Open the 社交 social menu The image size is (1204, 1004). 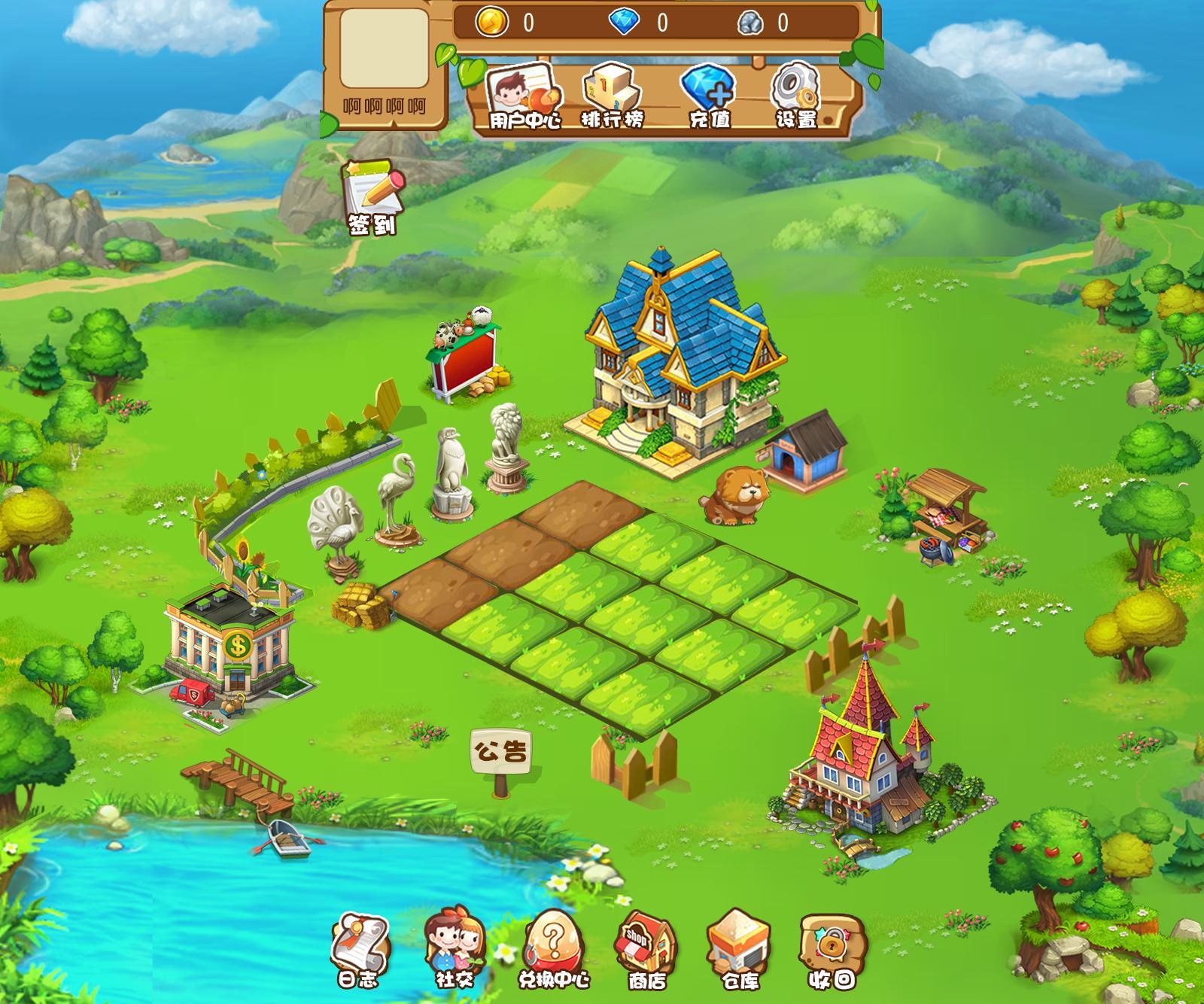click(x=454, y=950)
